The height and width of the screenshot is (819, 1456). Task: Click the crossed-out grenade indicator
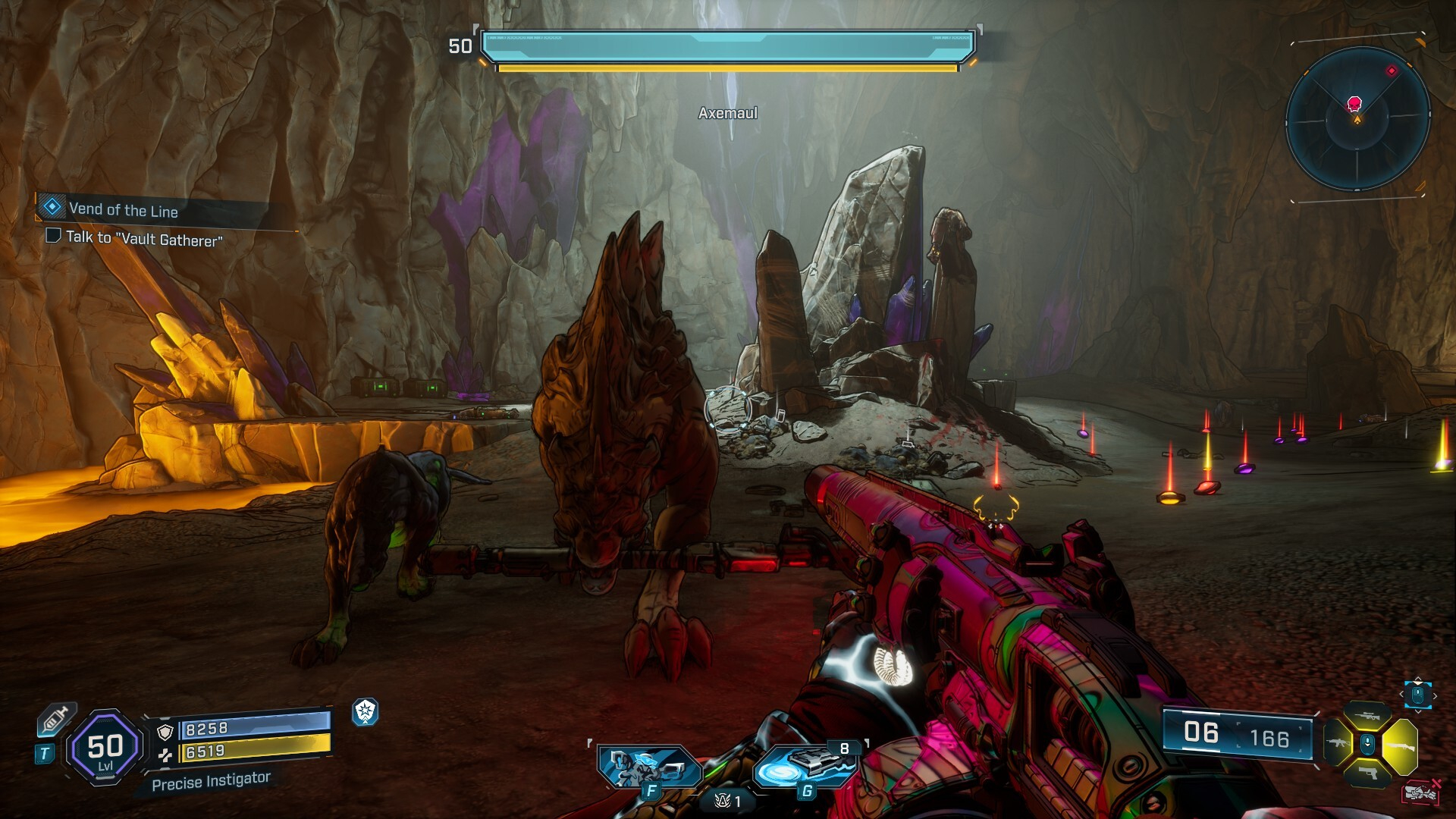click(x=1420, y=792)
